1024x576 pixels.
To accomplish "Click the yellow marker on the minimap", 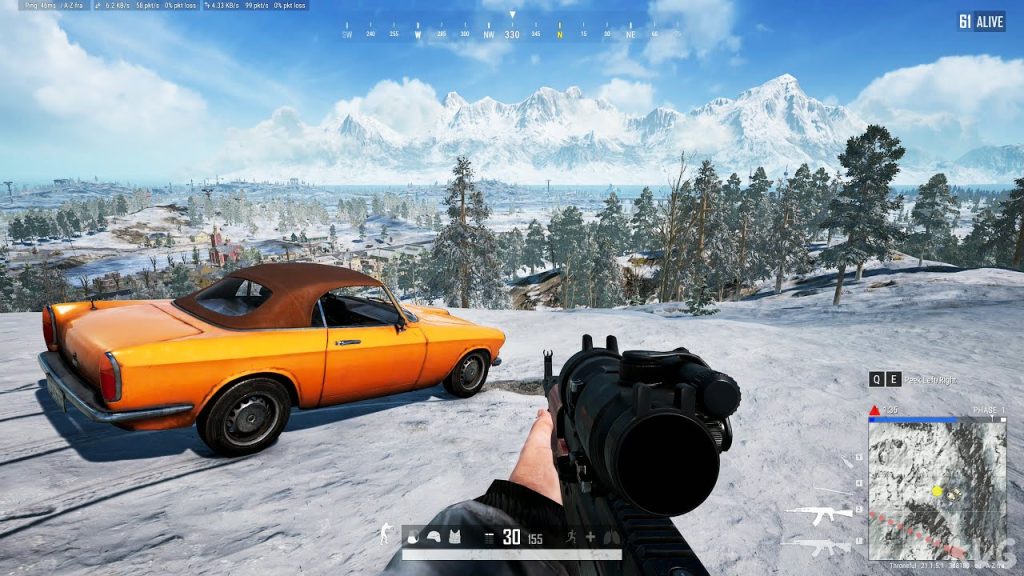I will tap(937, 491).
